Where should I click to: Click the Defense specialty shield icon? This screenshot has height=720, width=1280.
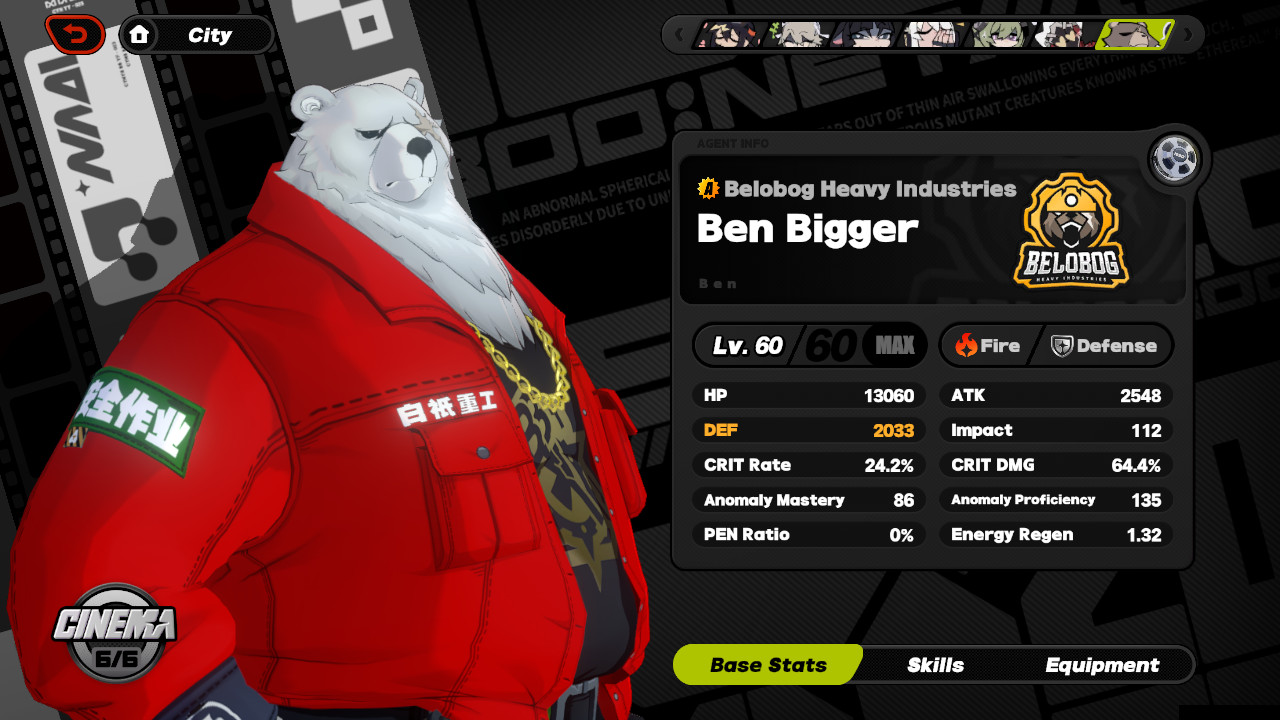1062,345
